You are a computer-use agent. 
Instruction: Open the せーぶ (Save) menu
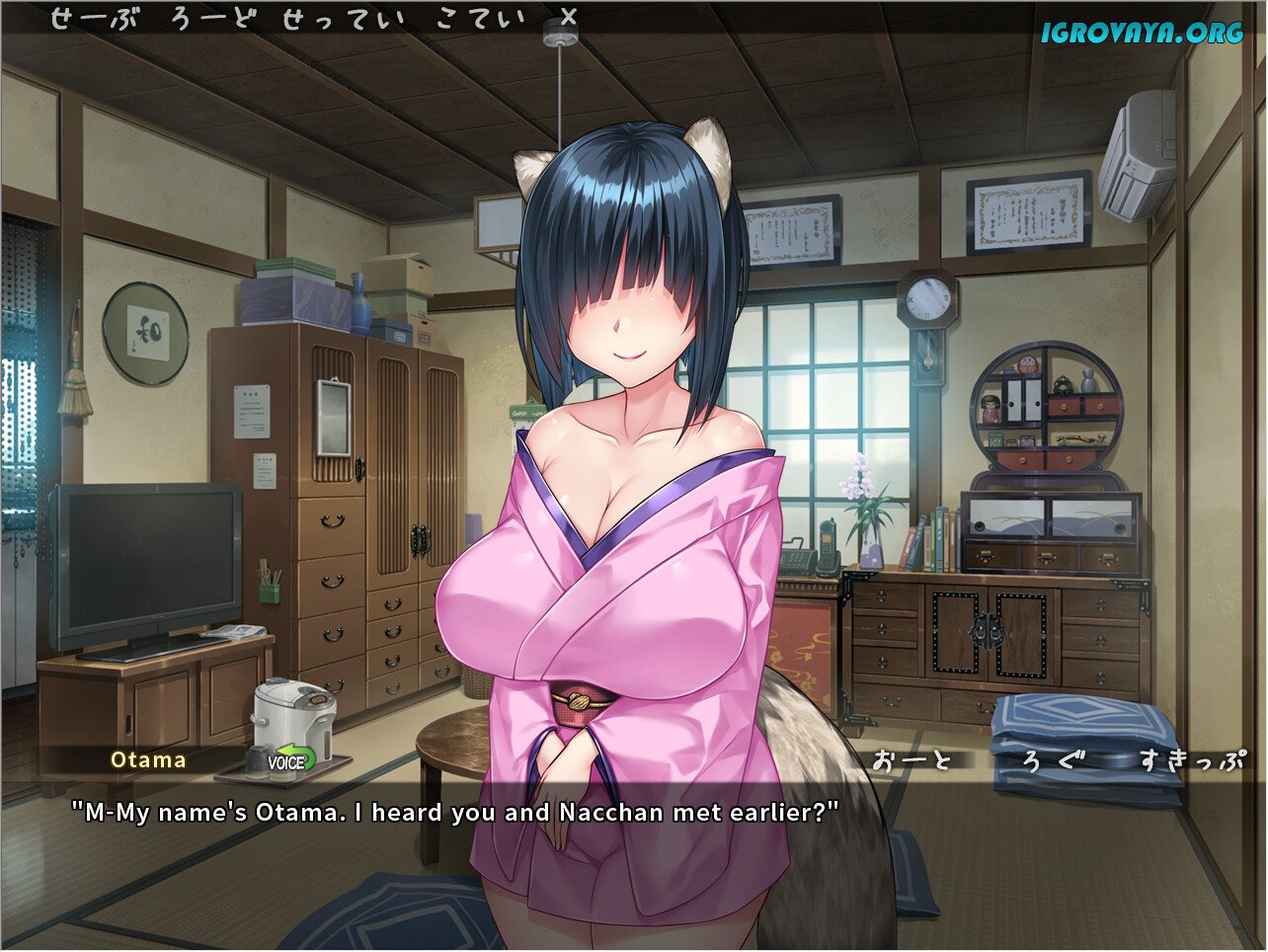pyautogui.click(x=95, y=19)
